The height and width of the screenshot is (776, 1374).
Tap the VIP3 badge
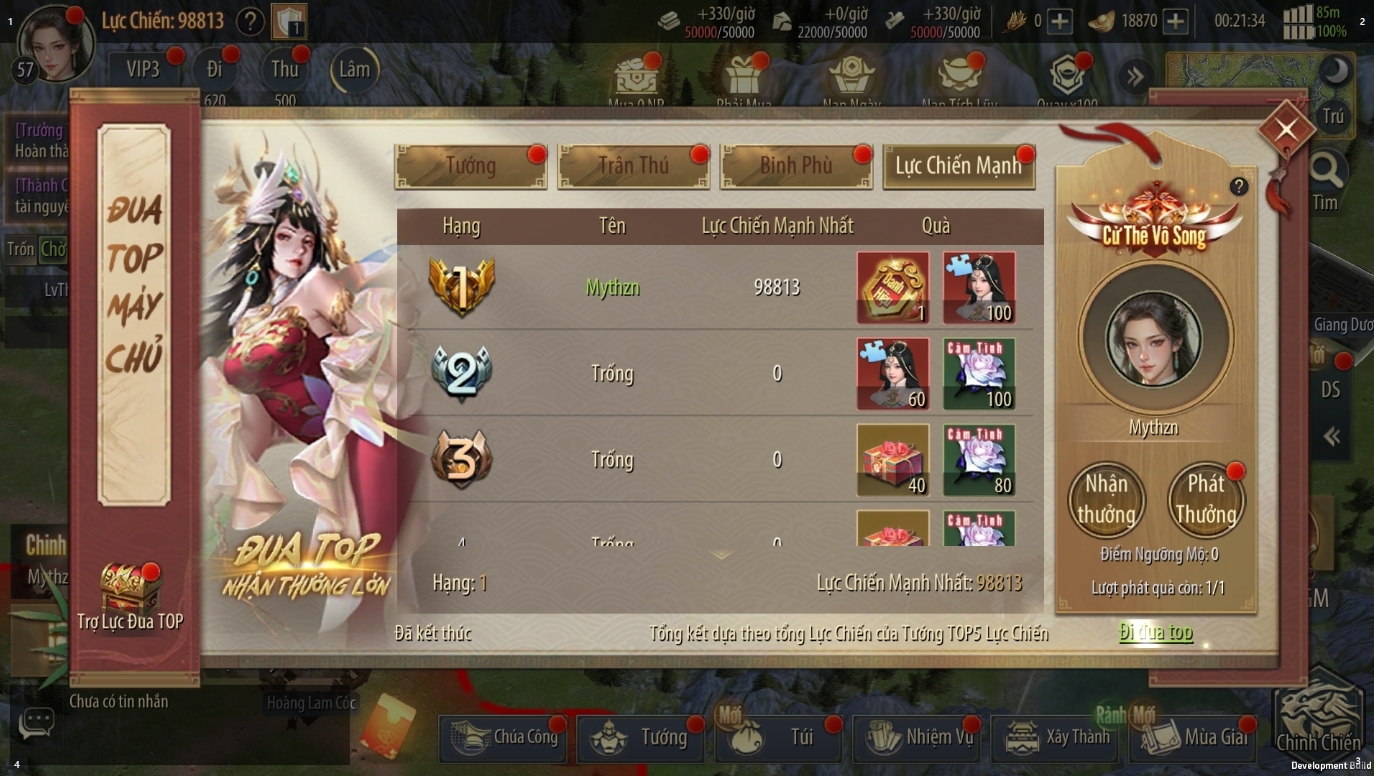(x=143, y=69)
